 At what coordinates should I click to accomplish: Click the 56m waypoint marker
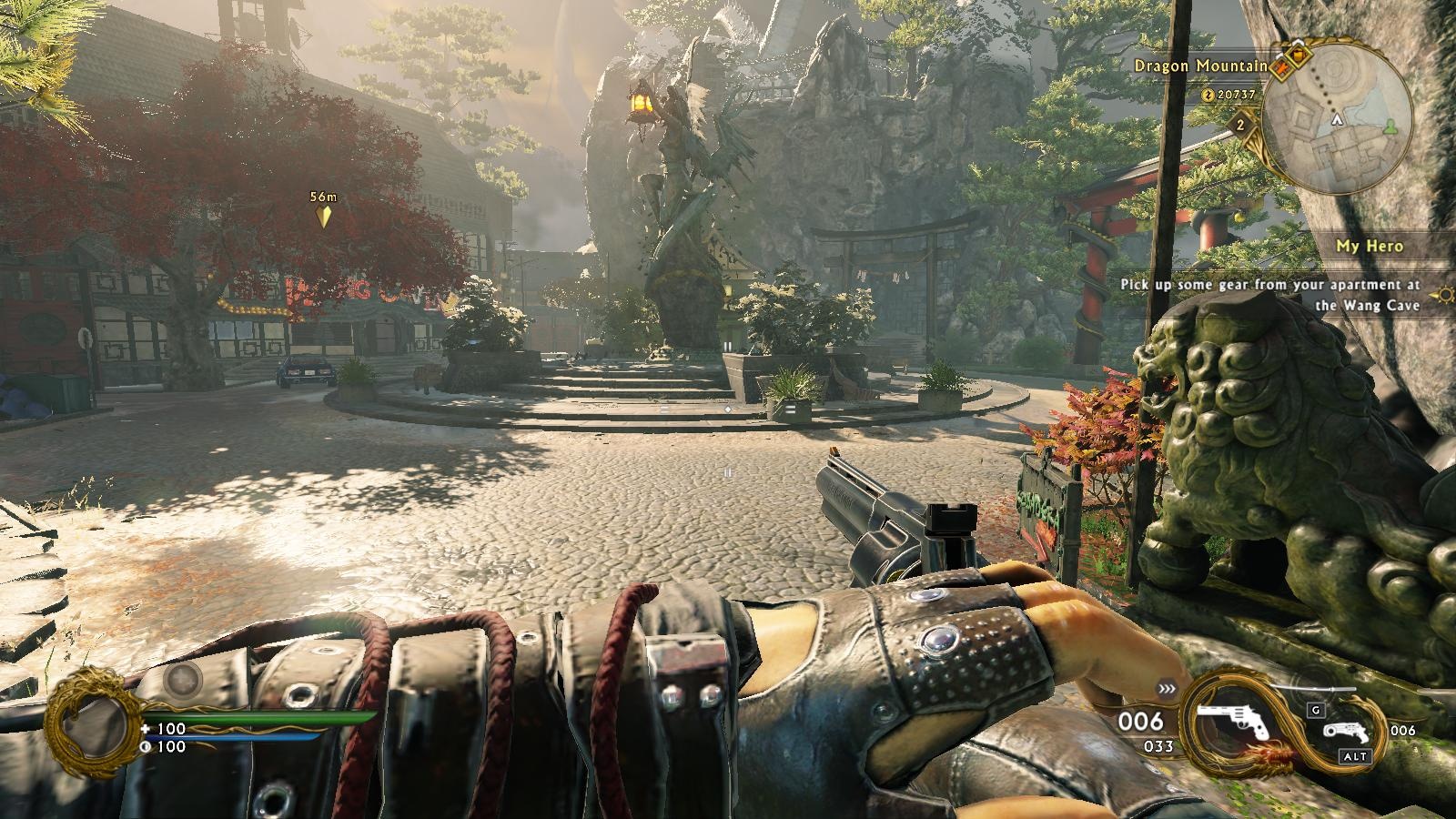pos(323,216)
